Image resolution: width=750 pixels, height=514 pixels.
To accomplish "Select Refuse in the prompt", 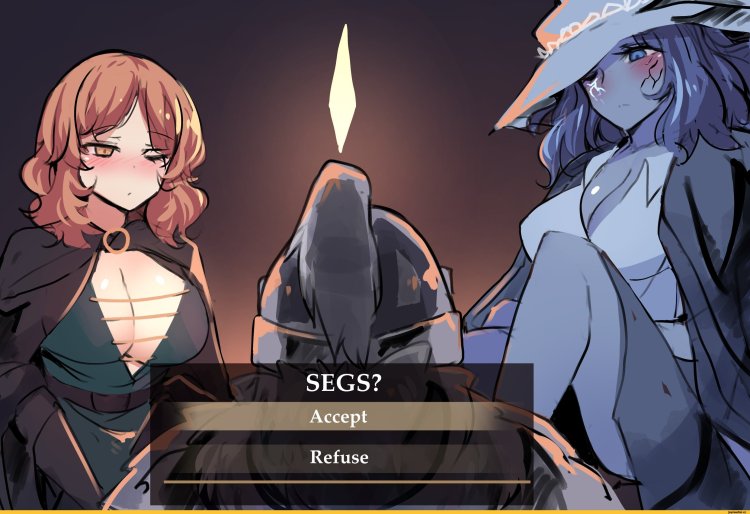I will [x=339, y=458].
